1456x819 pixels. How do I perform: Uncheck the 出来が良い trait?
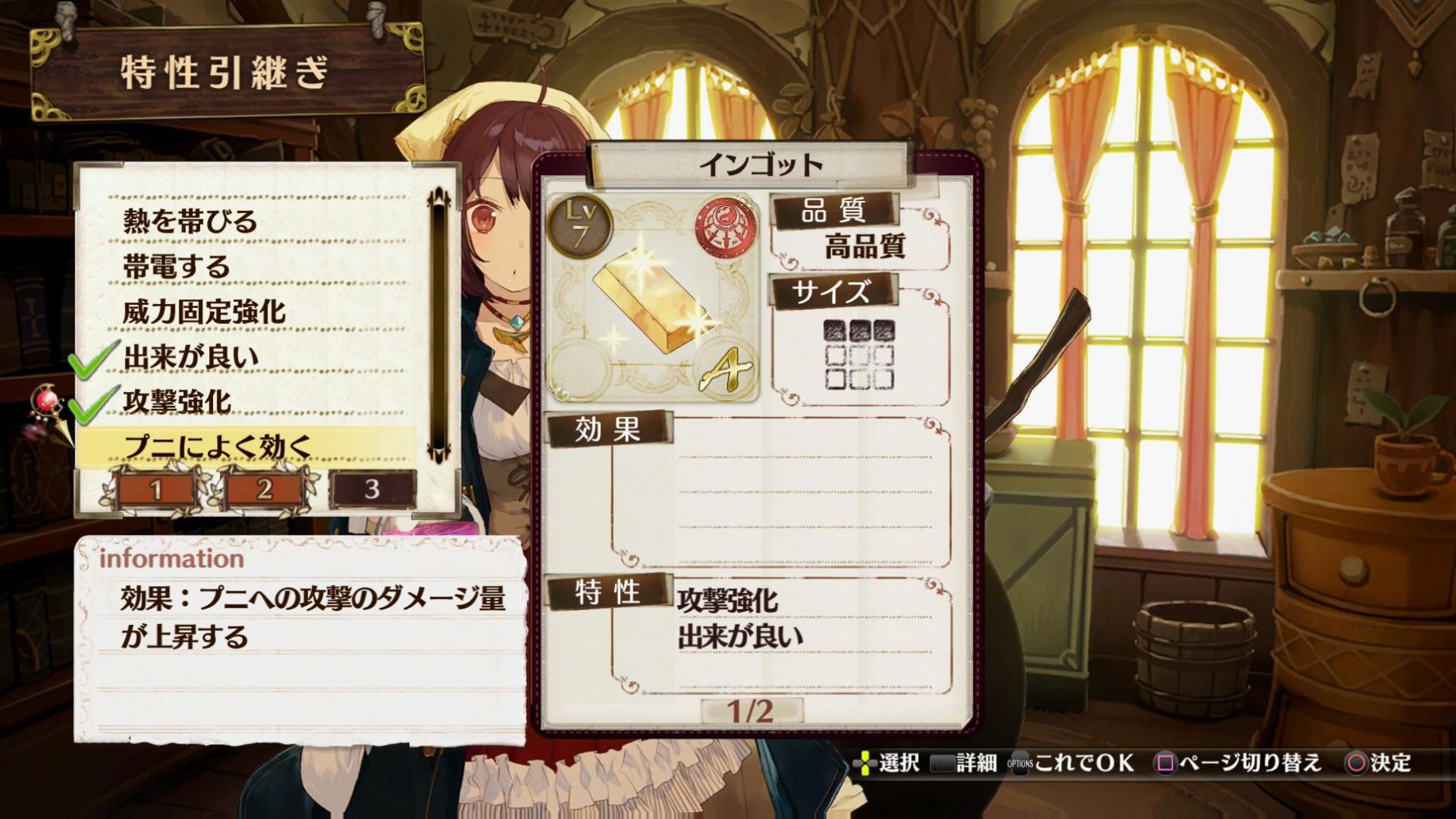click(190, 357)
